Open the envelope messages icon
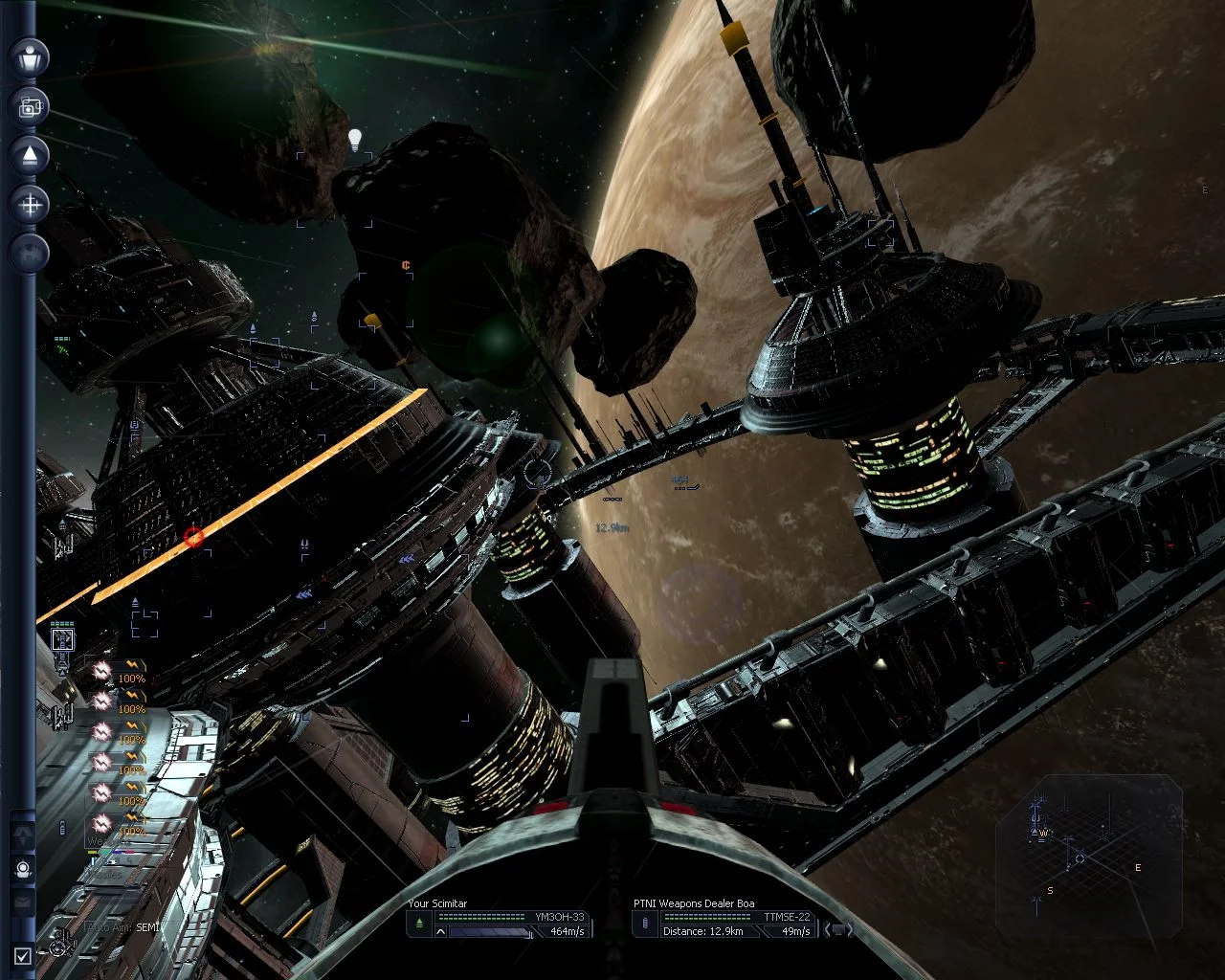 [23, 902]
